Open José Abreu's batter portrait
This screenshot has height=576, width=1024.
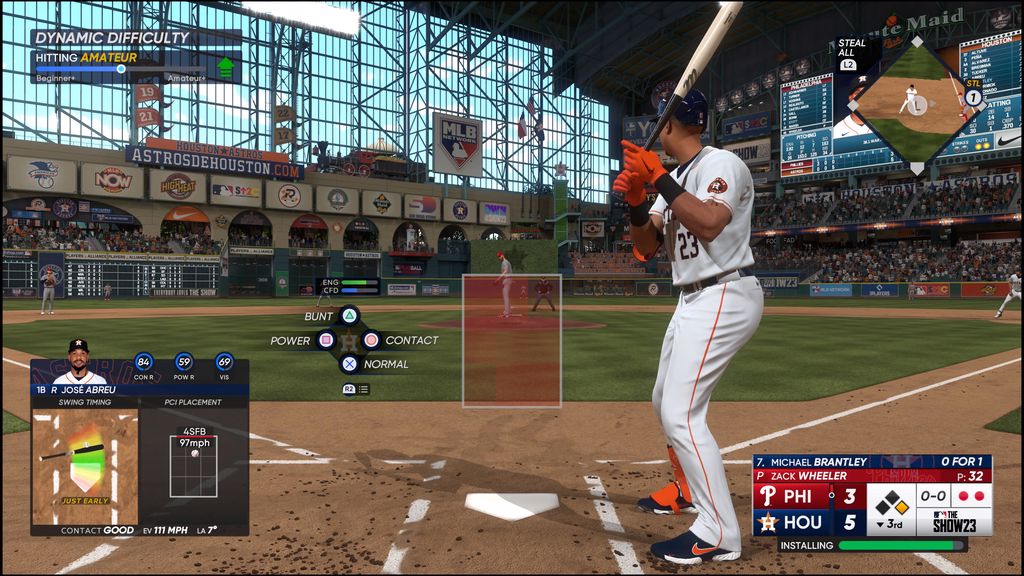coord(78,361)
